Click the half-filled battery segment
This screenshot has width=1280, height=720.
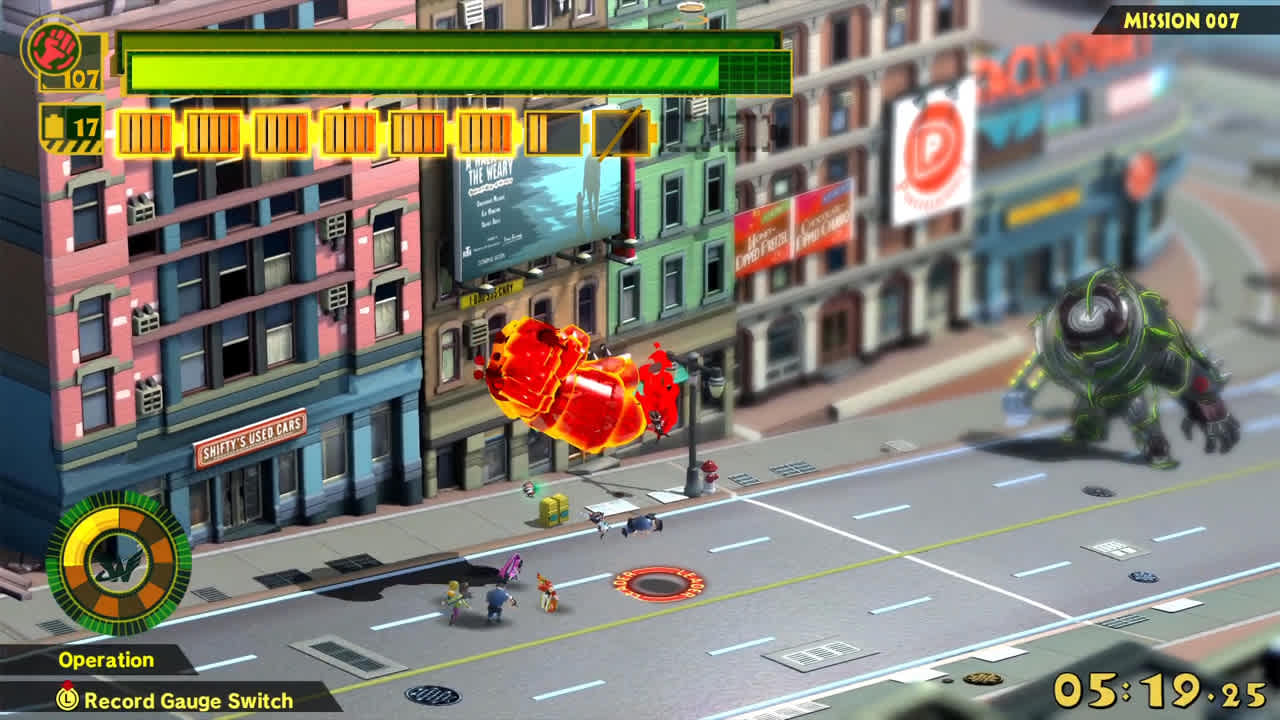553,132
